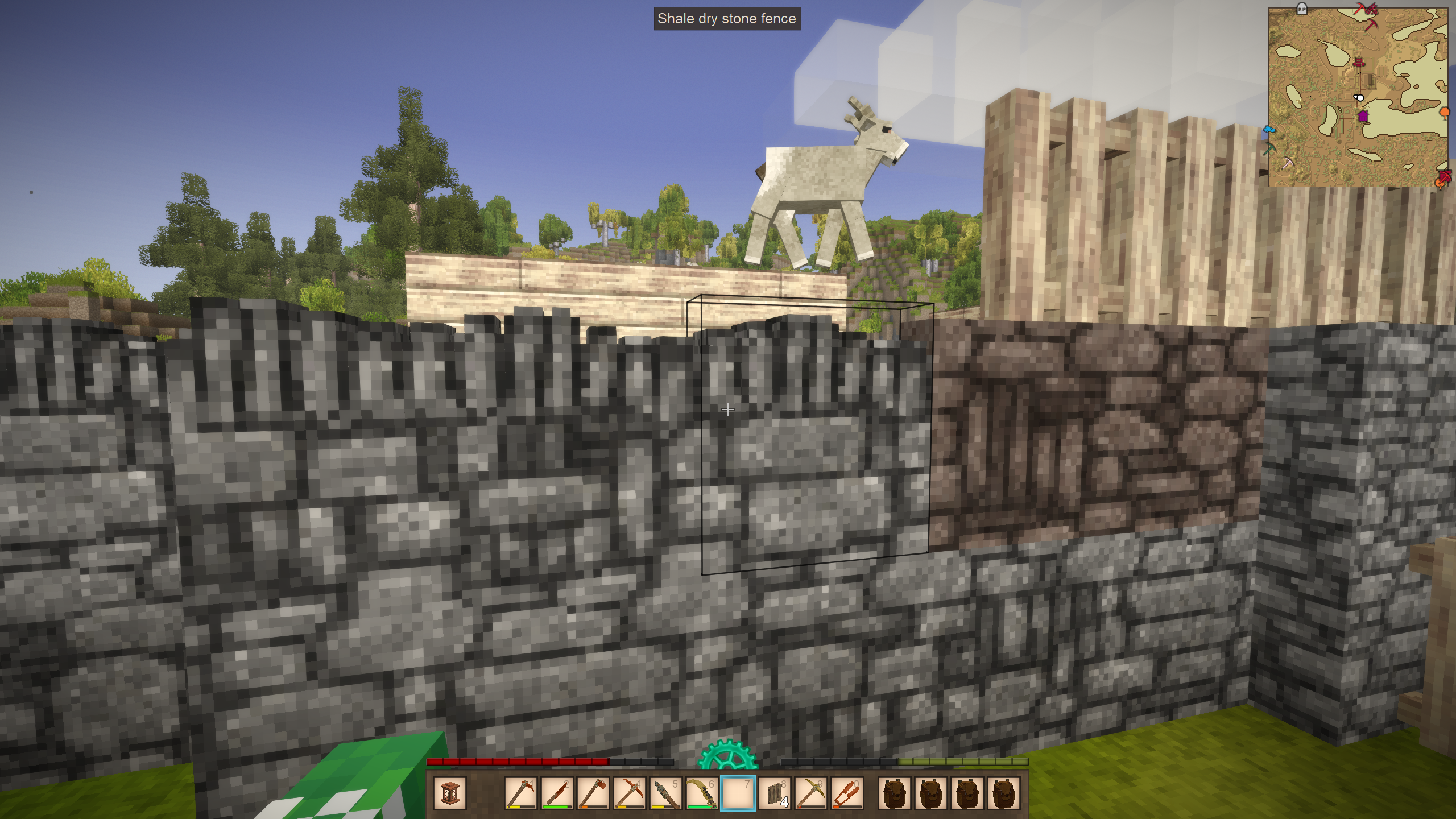Click the blue cloud minimap marker

tap(1269, 130)
